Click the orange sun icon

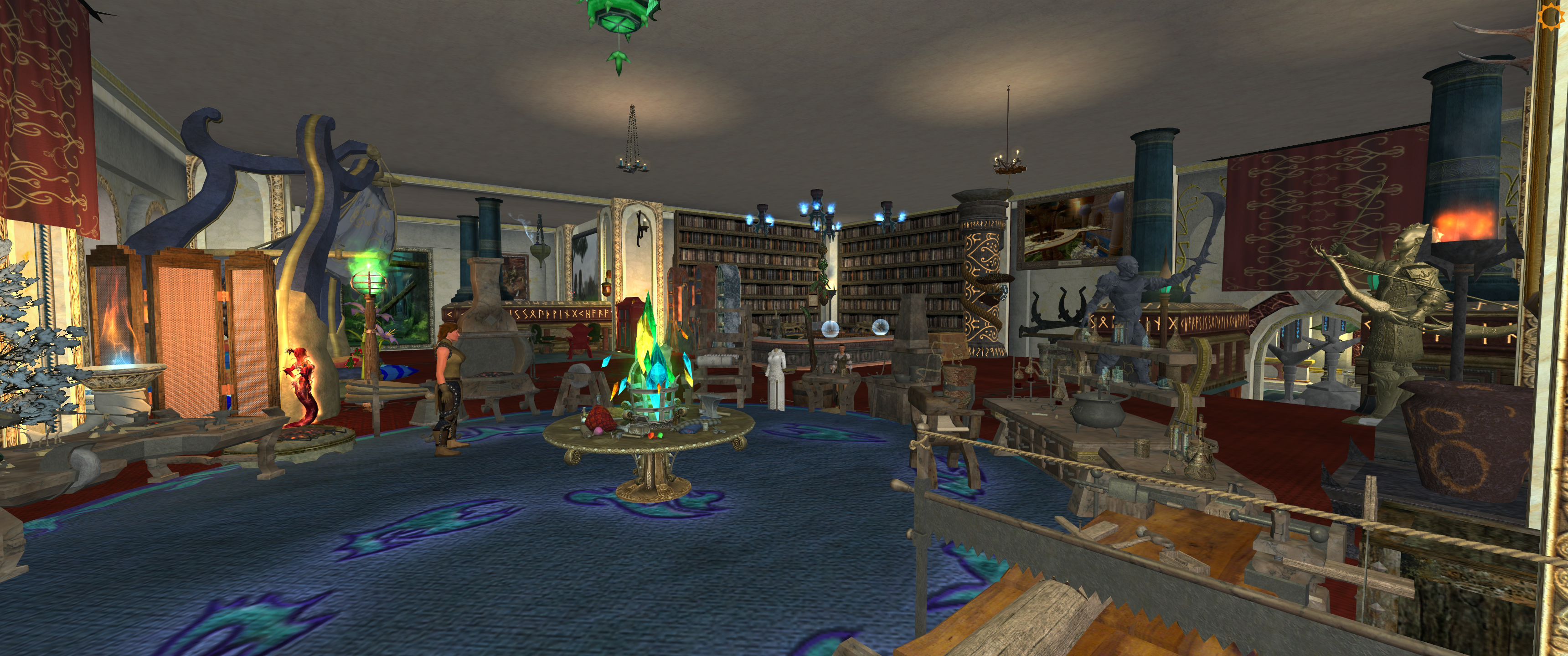coord(1552,16)
